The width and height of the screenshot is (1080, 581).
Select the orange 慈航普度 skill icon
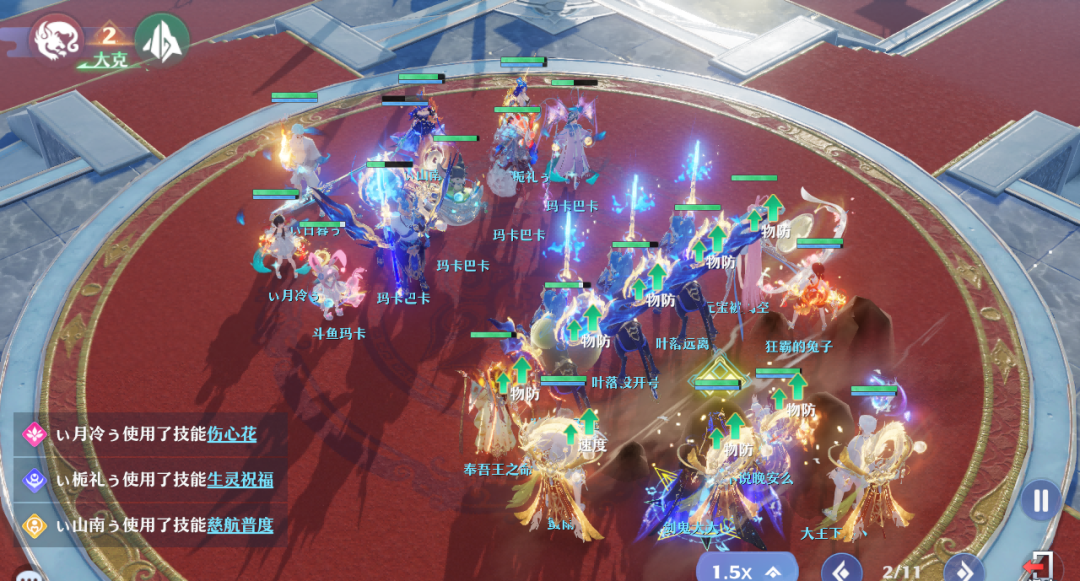click(x=36, y=524)
